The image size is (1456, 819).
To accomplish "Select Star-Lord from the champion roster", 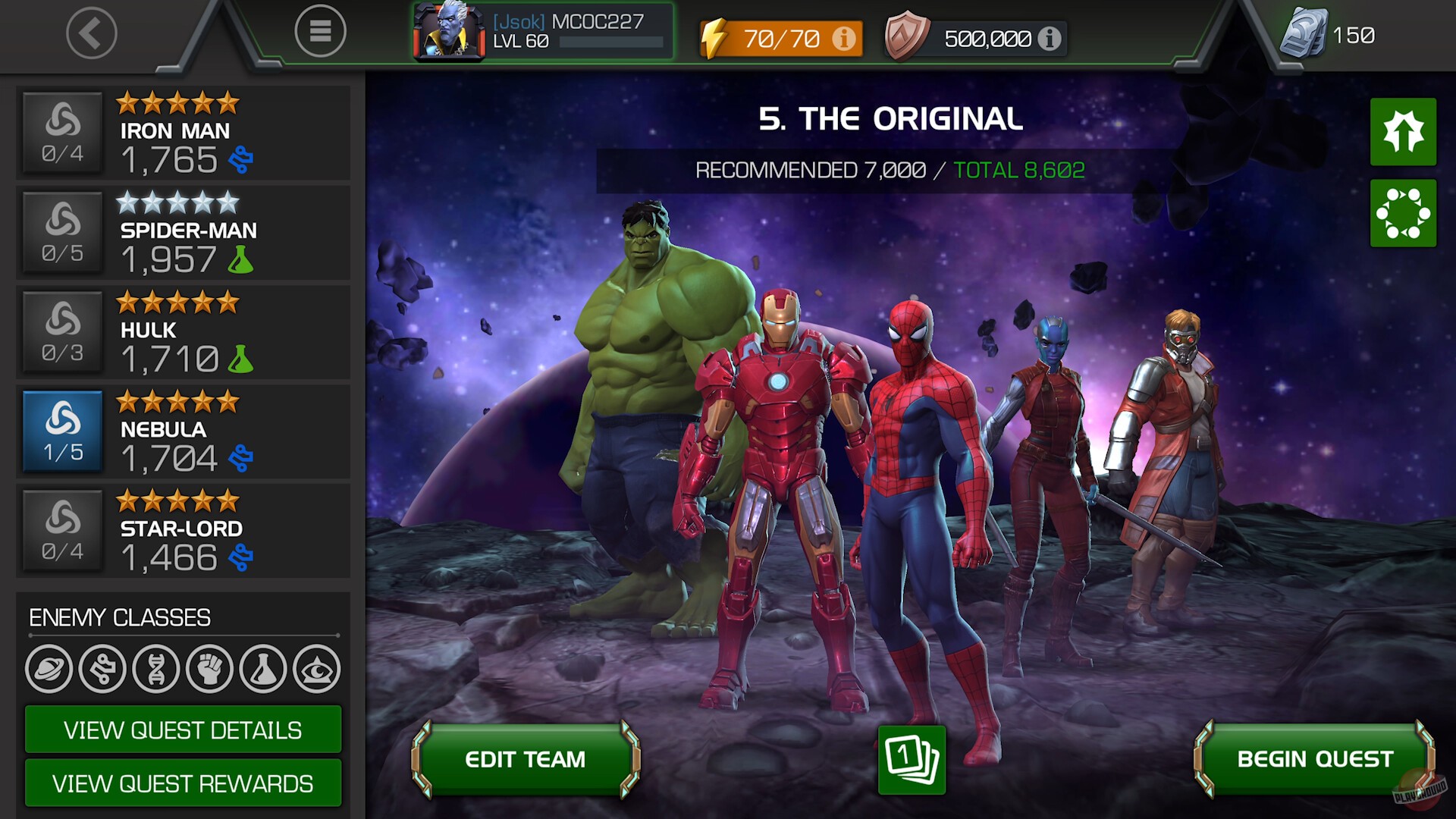I will tap(182, 531).
